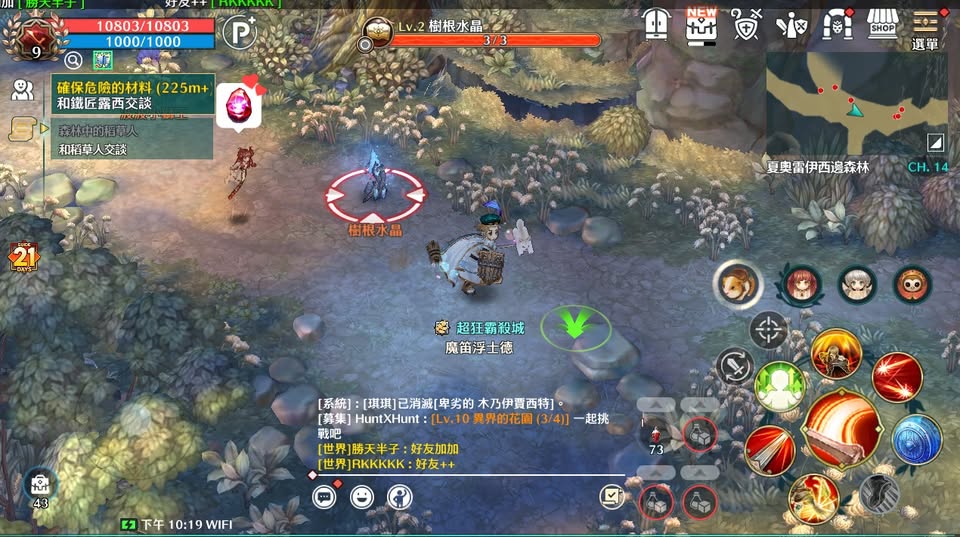Toggle the minimap resize corner button
Image resolution: width=960 pixels, height=537 pixels.
(935, 142)
